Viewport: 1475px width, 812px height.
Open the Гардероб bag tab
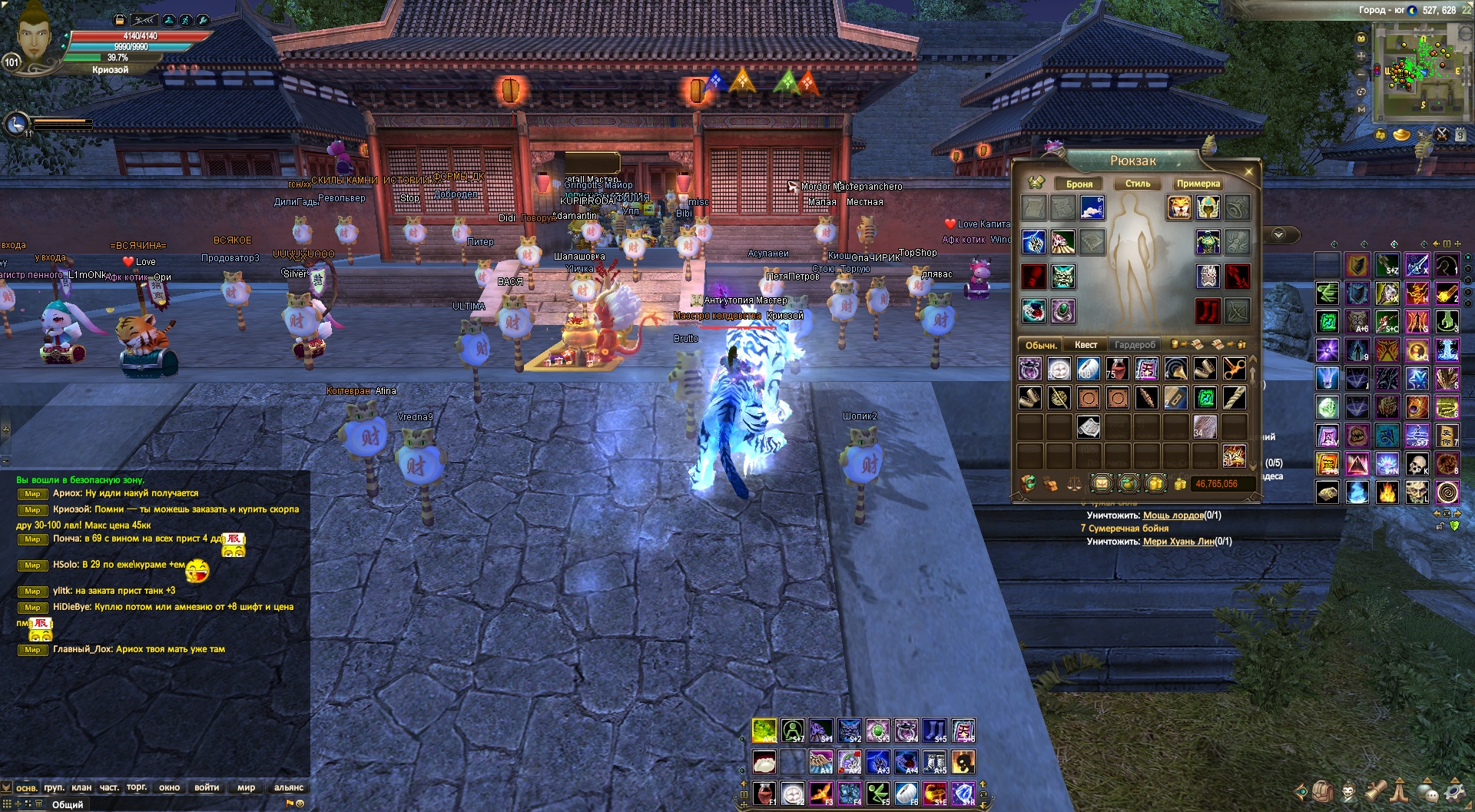pyautogui.click(x=1135, y=345)
